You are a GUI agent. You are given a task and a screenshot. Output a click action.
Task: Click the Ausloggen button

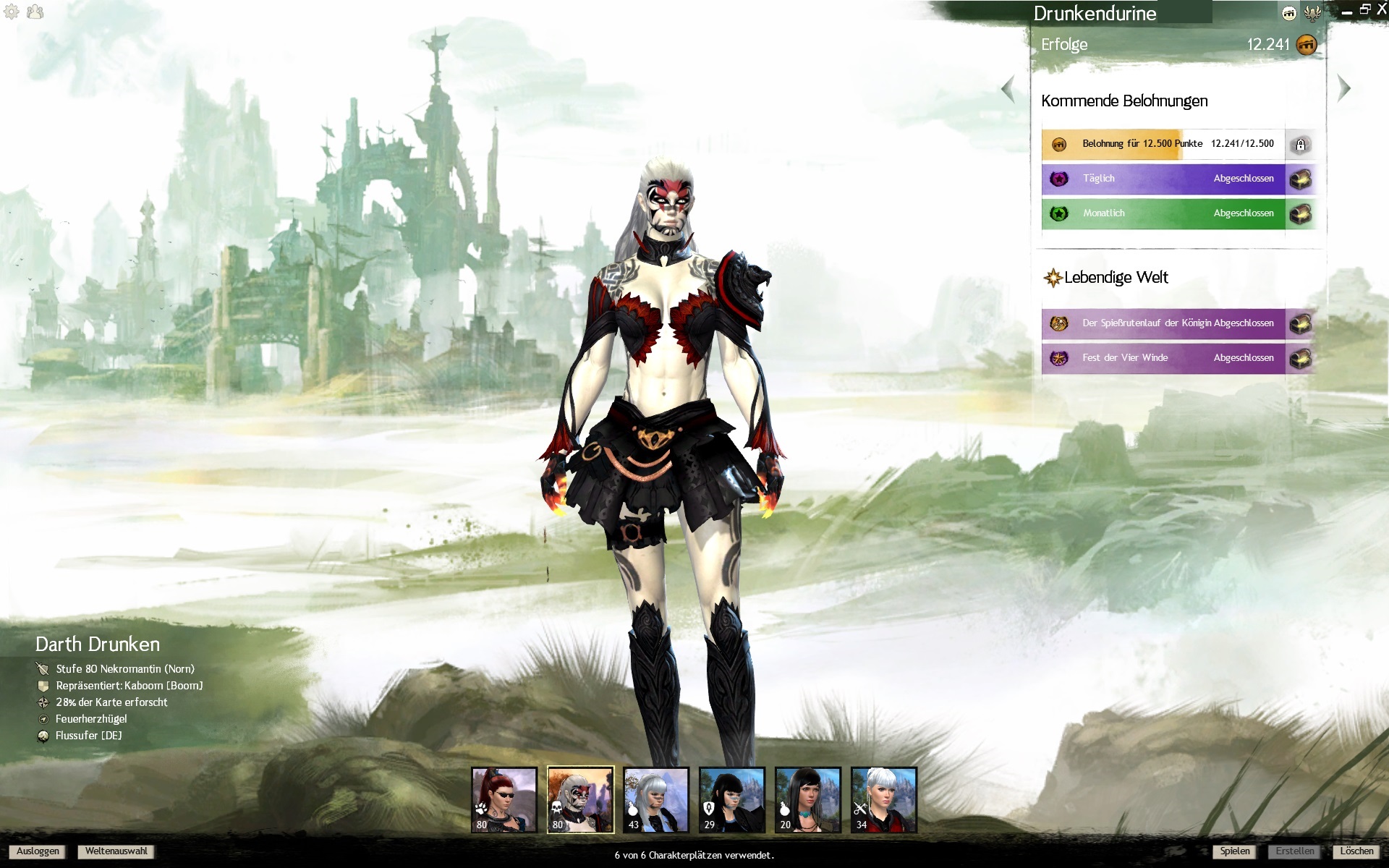tap(38, 851)
